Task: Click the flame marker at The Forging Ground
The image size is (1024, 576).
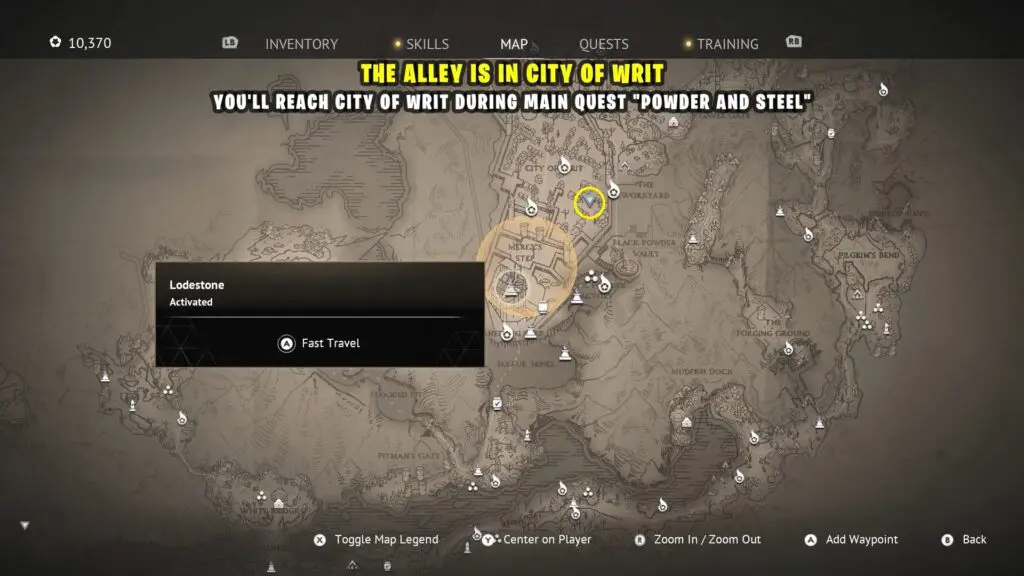Action: (788, 348)
